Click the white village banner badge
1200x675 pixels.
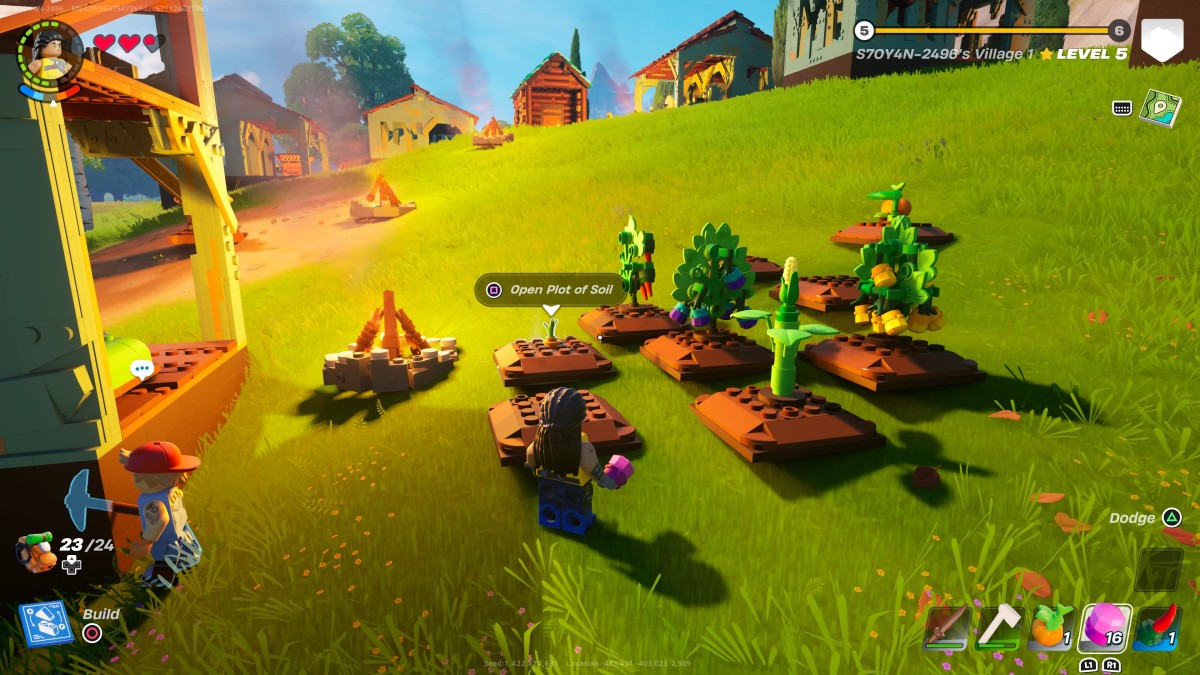point(1162,42)
